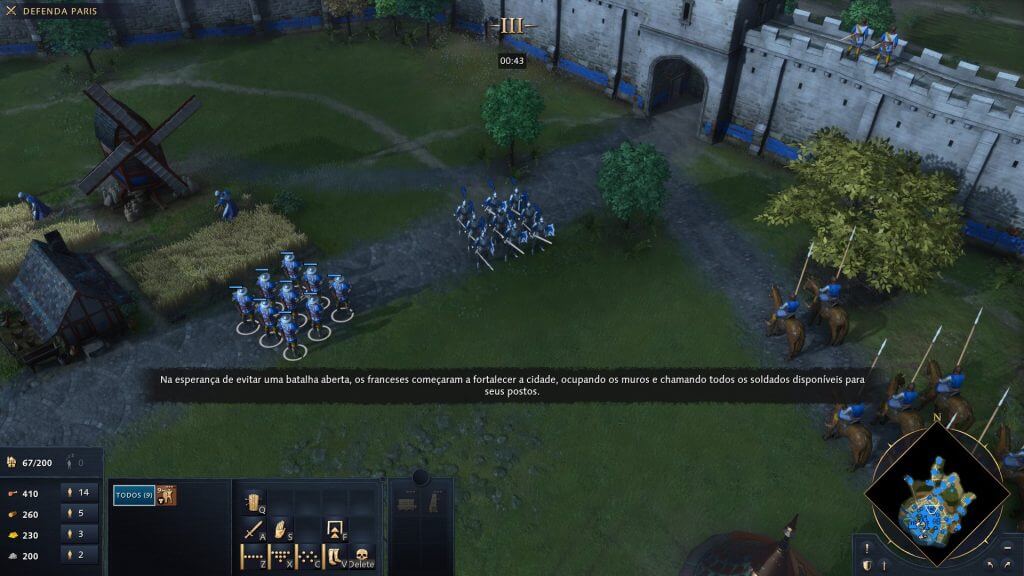
Task: Select the spearman unit group icon
Action: [168, 495]
